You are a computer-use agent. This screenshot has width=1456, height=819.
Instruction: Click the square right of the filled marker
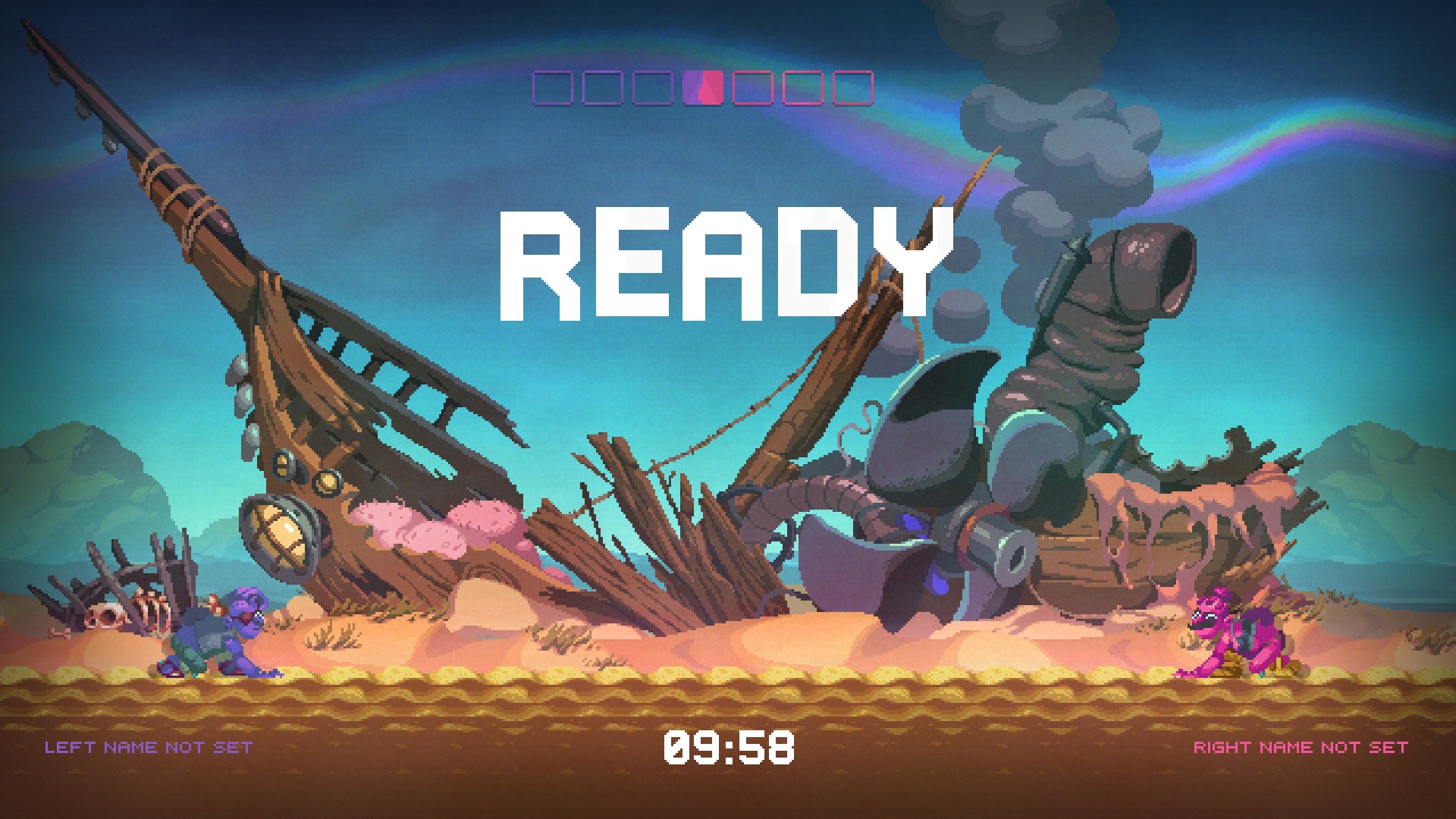click(752, 86)
